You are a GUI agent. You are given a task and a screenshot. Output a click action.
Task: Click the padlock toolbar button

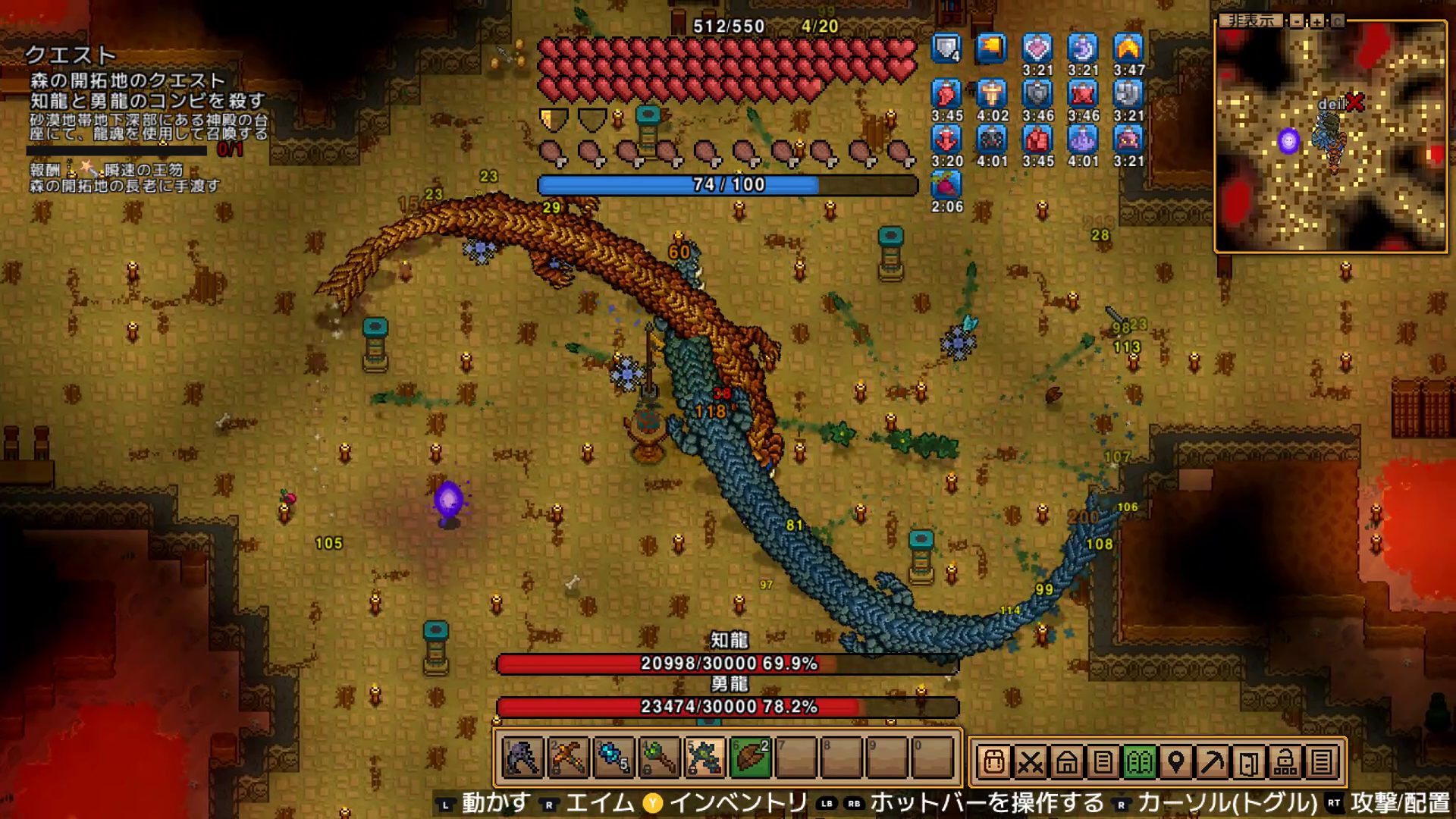tap(1285, 761)
